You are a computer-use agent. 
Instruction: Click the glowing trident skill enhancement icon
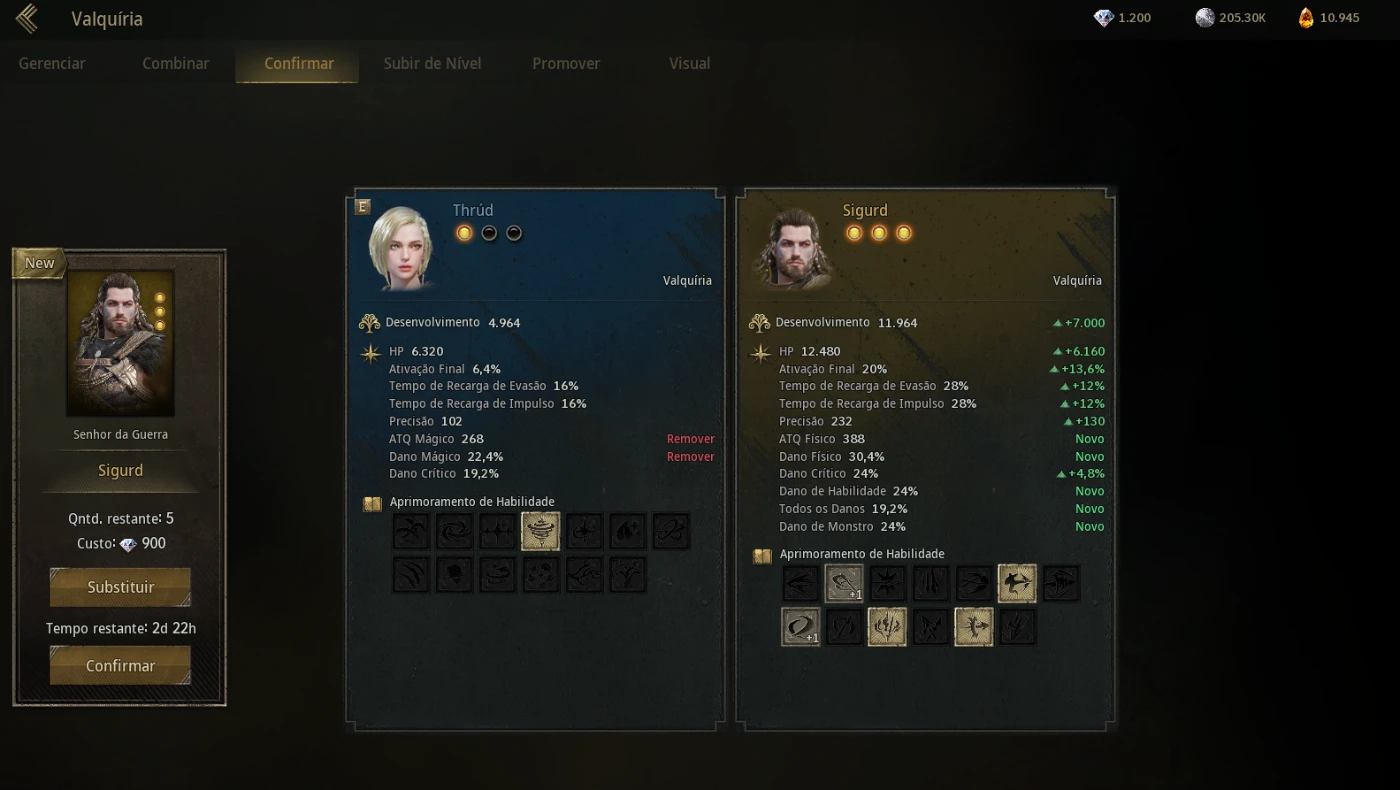coord(887,627)
